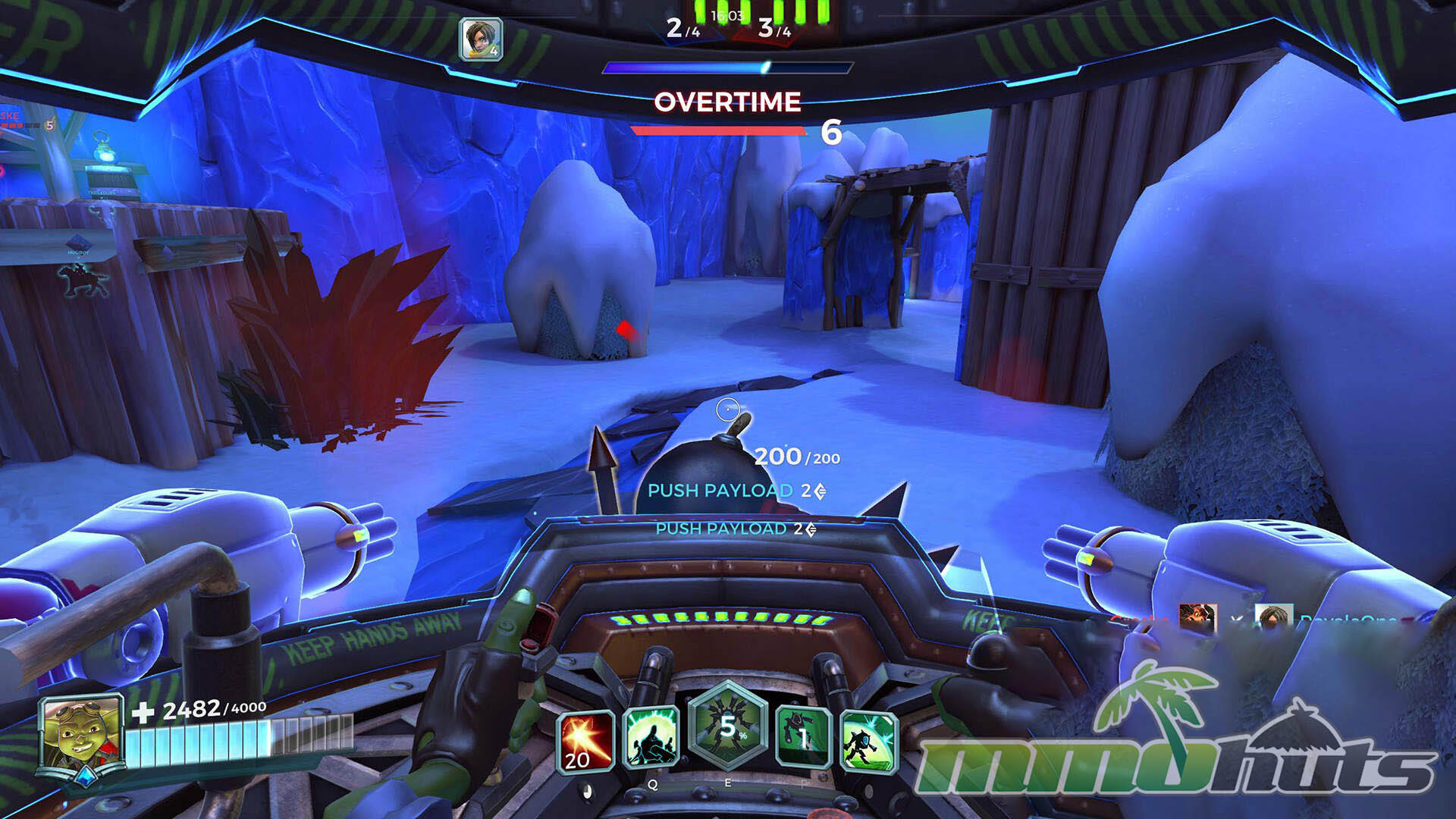Click the red-haired killer portrait in kill feed
This screenshot has width=1456, height=819.
tap(1197, 617)
